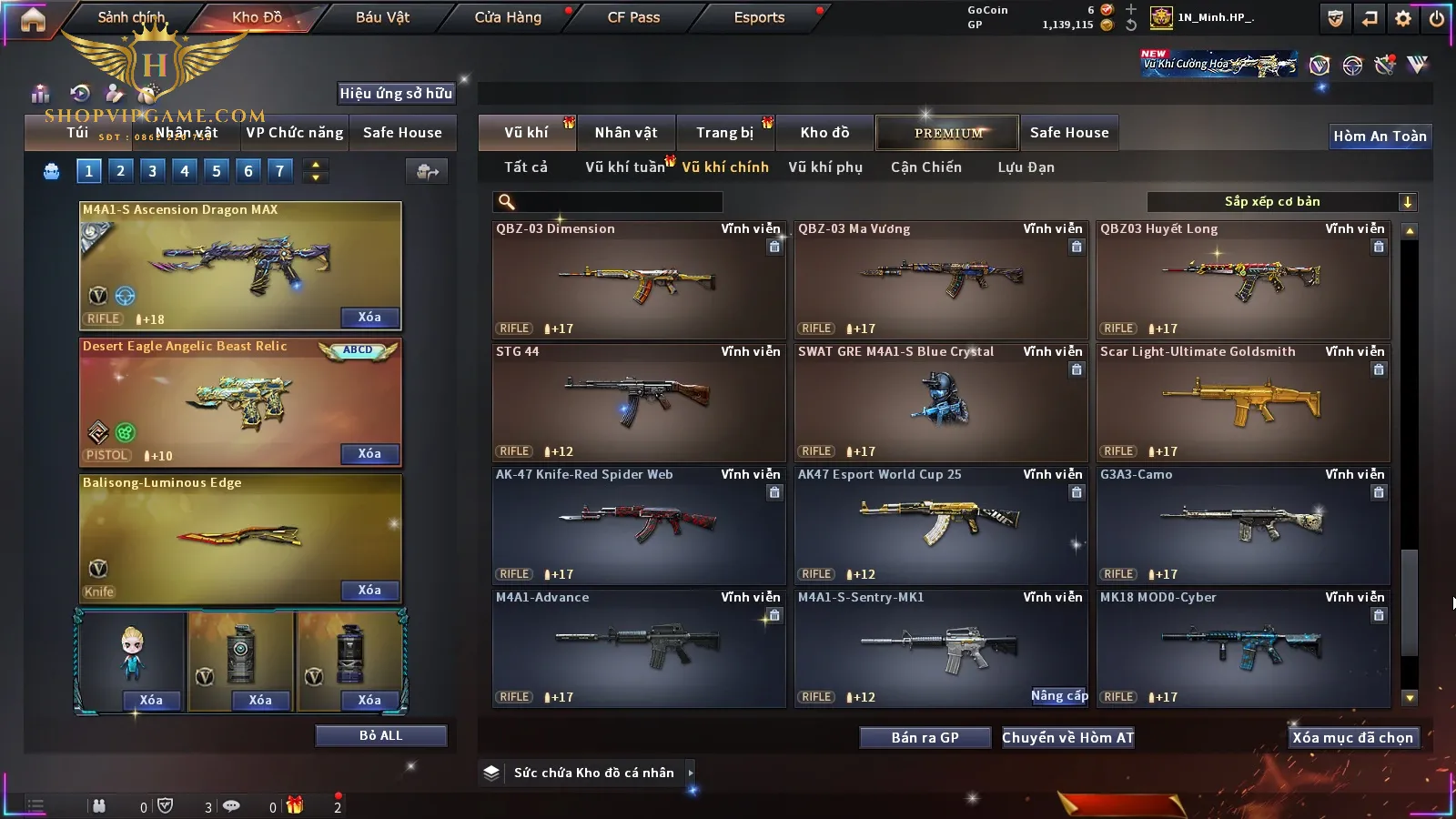
Task: Go to the CF Pass menu
Action: 633,17
